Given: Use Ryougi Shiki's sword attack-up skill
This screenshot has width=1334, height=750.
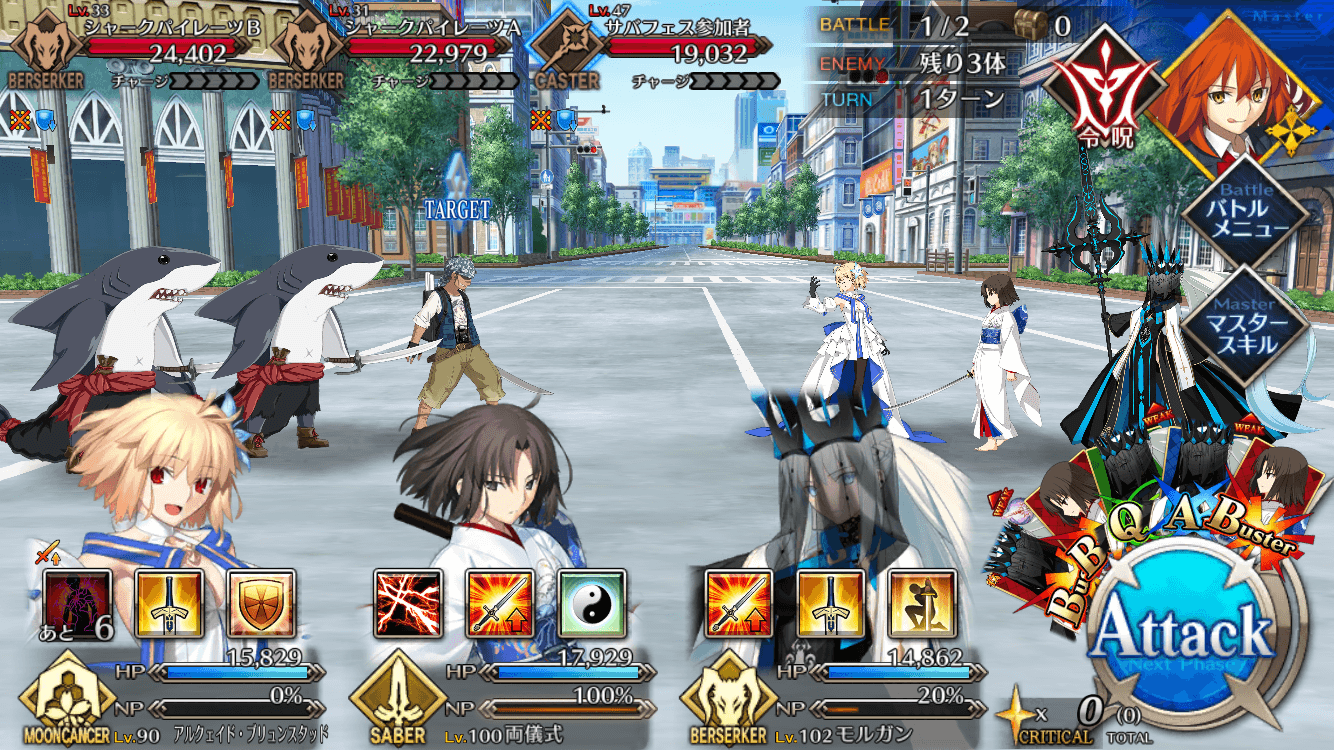Looking at the screenshot, I should point(500,604).
